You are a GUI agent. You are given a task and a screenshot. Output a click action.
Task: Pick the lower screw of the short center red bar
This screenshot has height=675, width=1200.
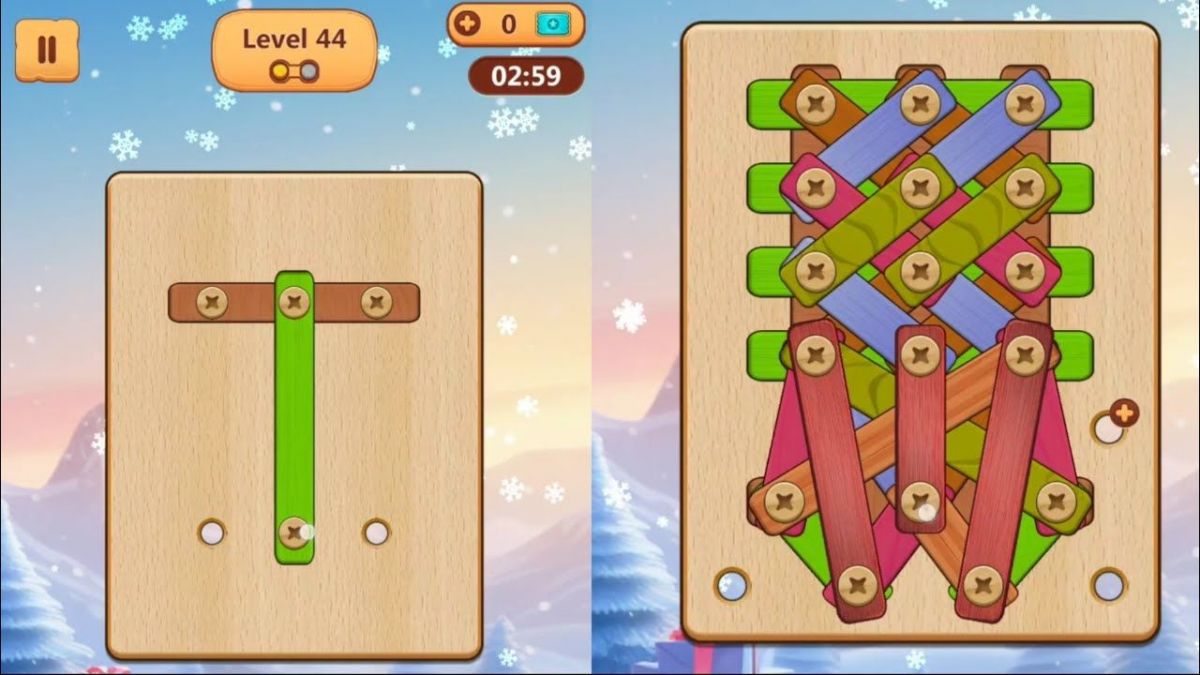point(919,501)
